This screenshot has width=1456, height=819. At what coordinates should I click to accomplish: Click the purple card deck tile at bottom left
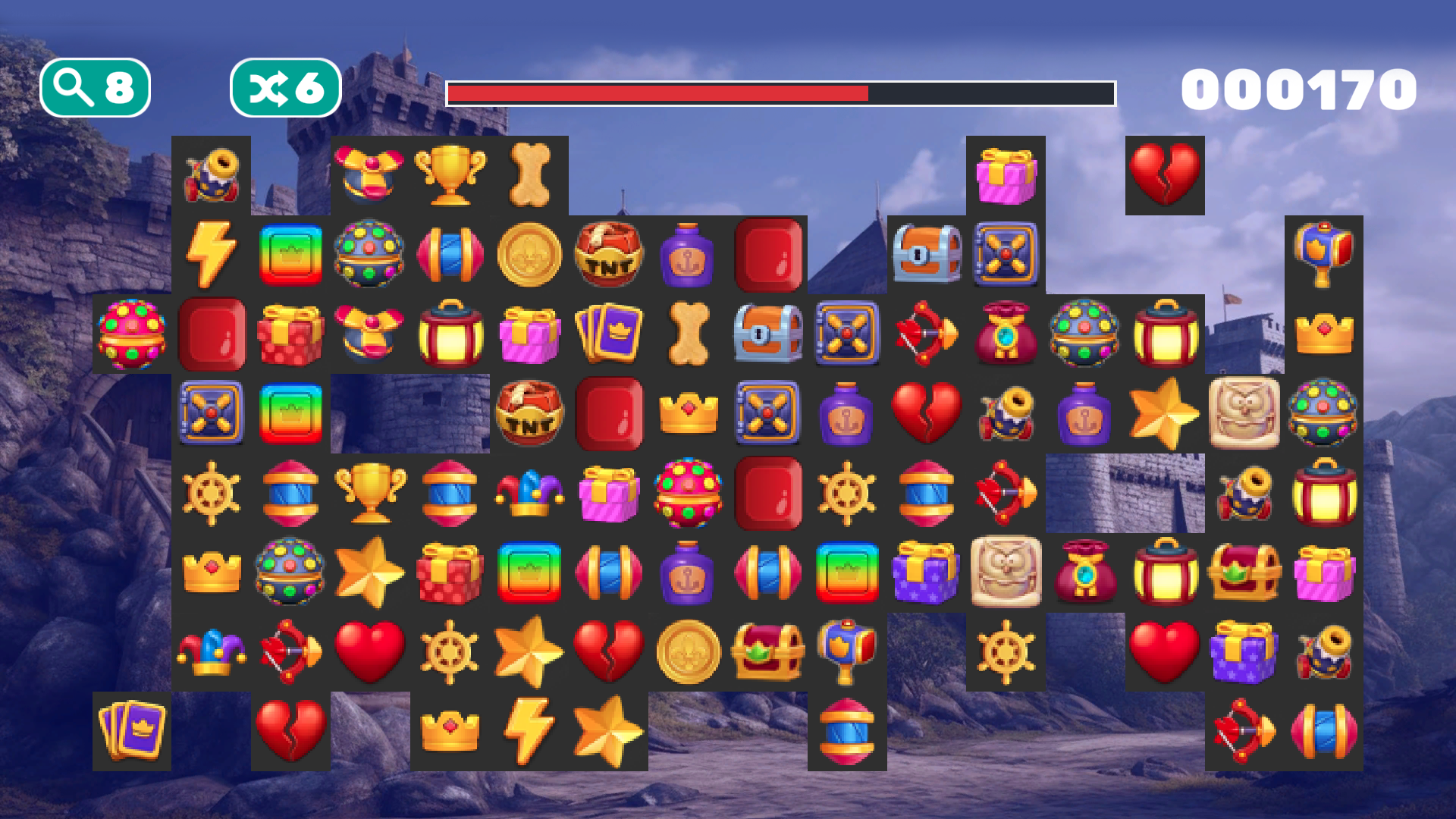point(133,732)
